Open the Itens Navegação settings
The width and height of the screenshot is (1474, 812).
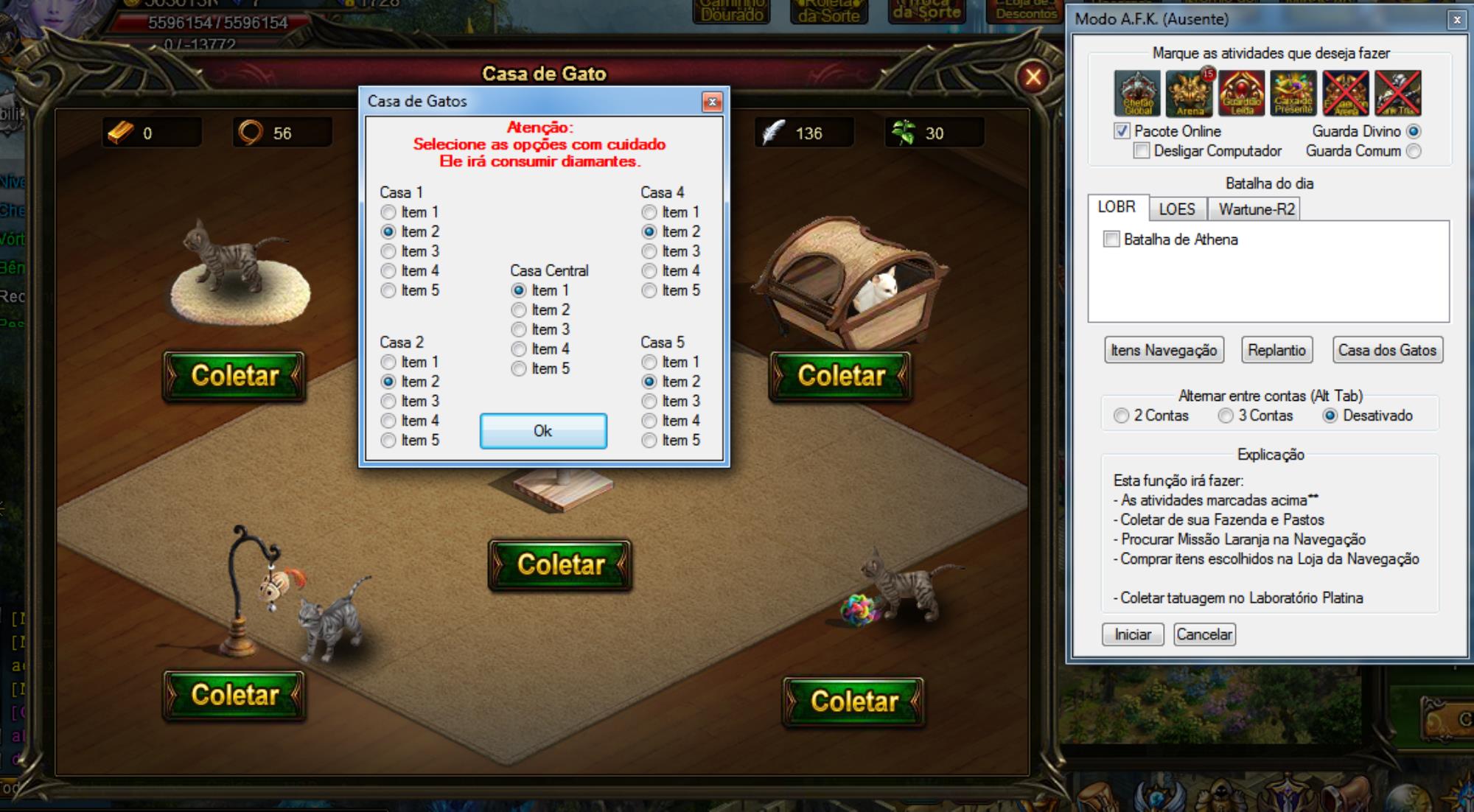[x=1164, y=350]
